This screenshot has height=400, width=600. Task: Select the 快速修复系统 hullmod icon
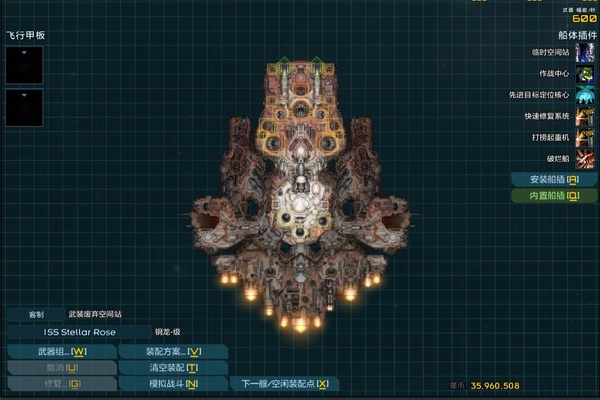tap(585, 117)
